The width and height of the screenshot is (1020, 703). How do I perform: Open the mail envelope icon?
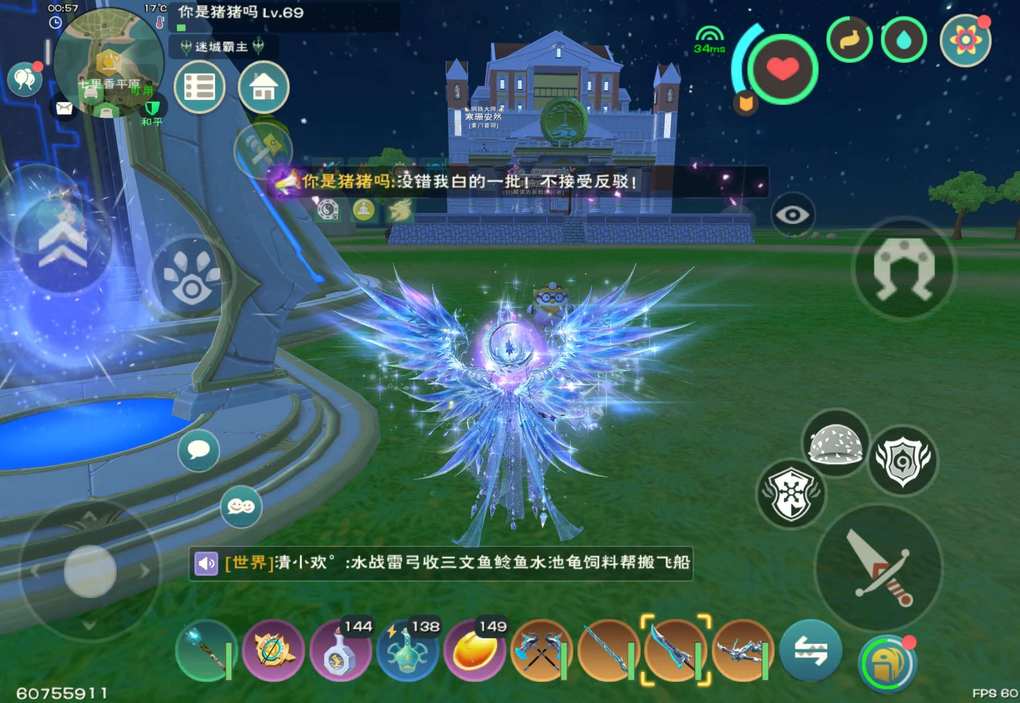[65, 107]
